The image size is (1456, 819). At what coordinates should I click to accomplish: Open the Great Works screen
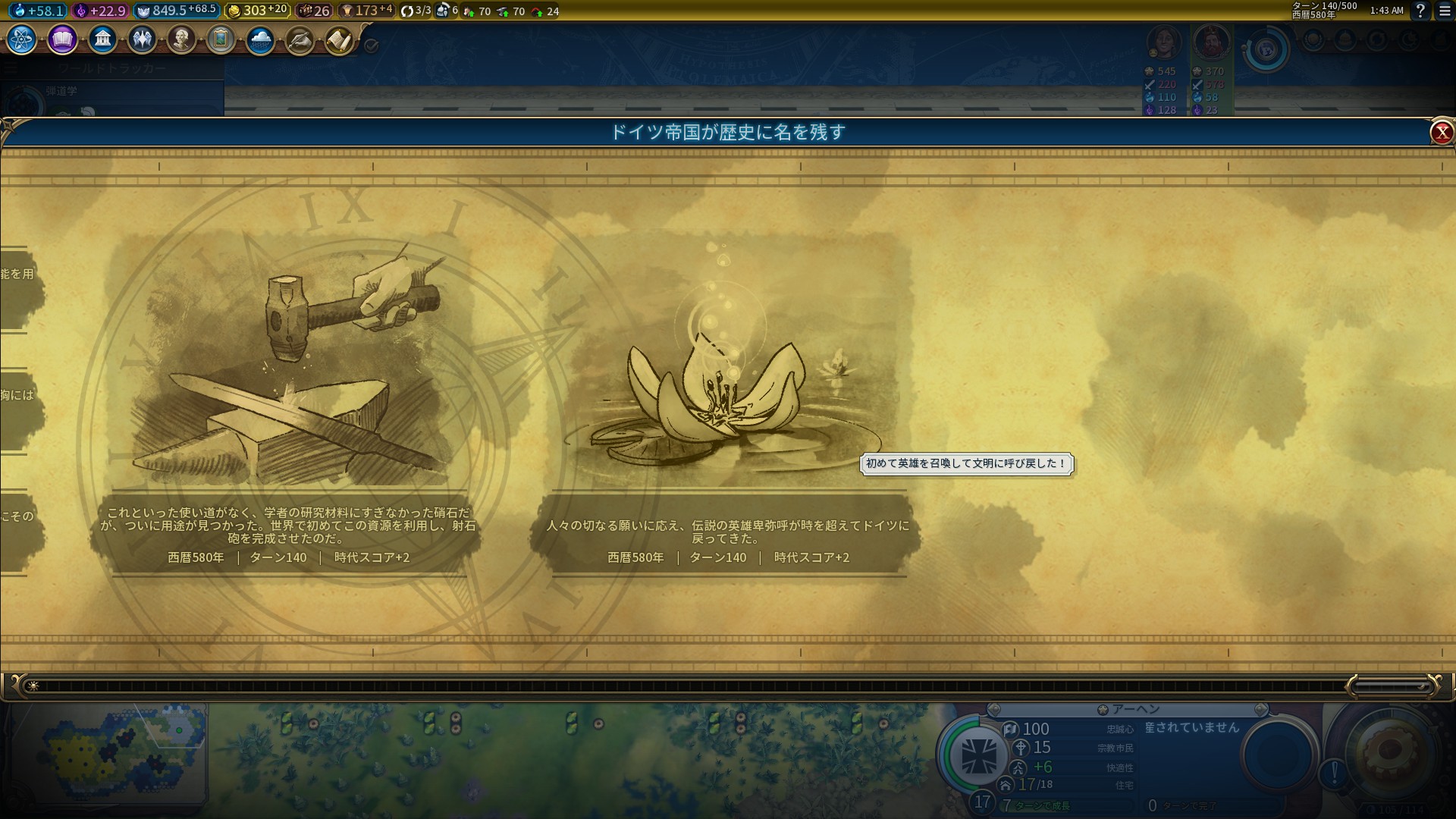(221, 39)
